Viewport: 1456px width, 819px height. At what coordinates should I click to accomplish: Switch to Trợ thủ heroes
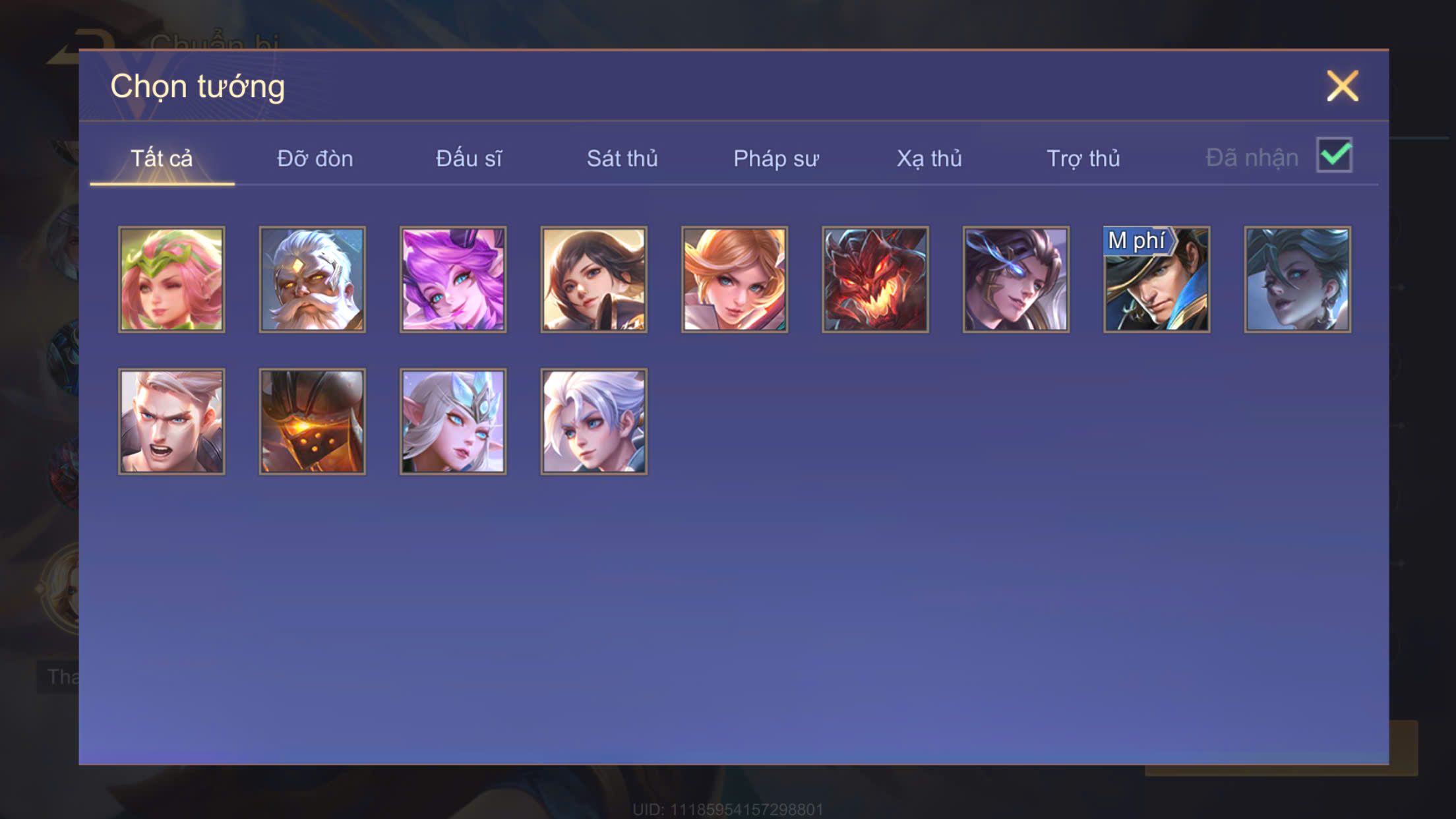pos(1083,159)
